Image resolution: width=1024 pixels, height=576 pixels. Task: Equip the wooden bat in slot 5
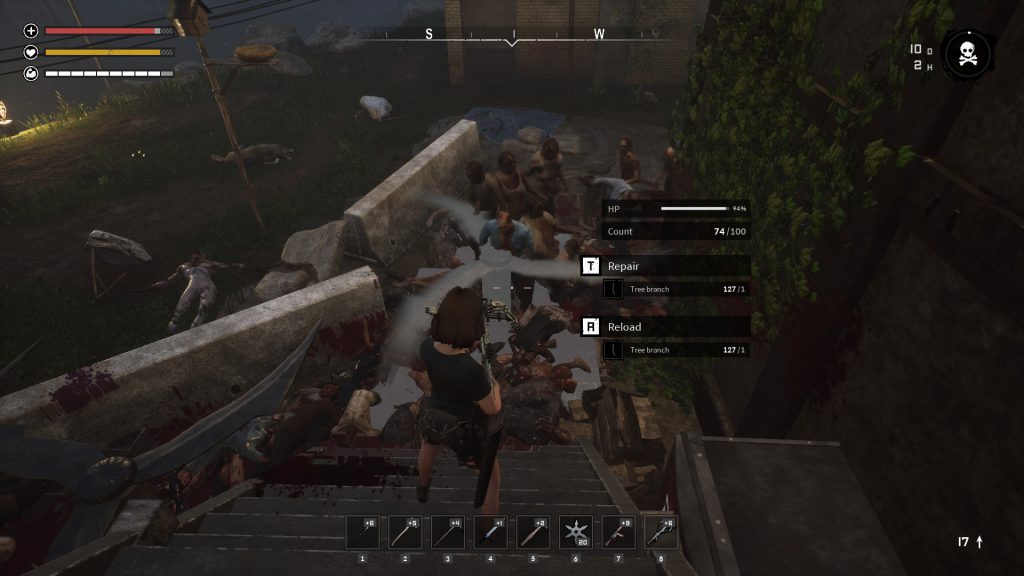click(x=533, y=532)
